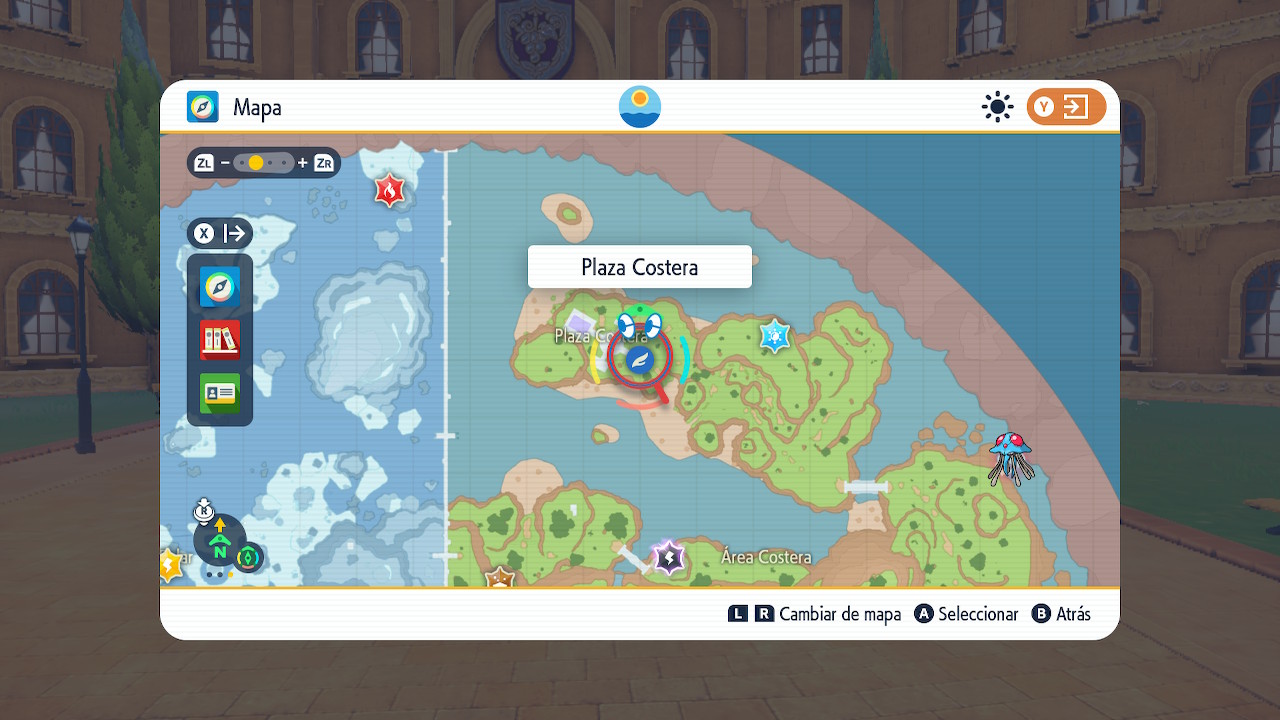Exit the map with the orange button
Image resolution: width=1280 pixels, height=720 pixels.
pos(1066,107)
